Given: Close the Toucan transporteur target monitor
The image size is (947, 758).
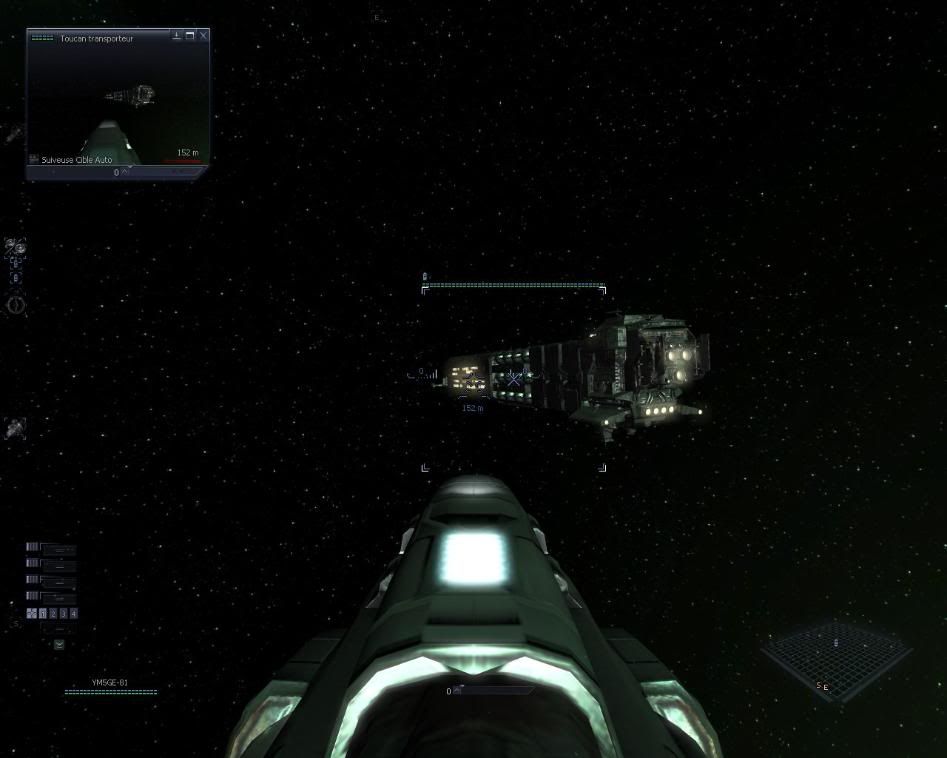Looking at the screenshot, I should (x=204, y=36).
